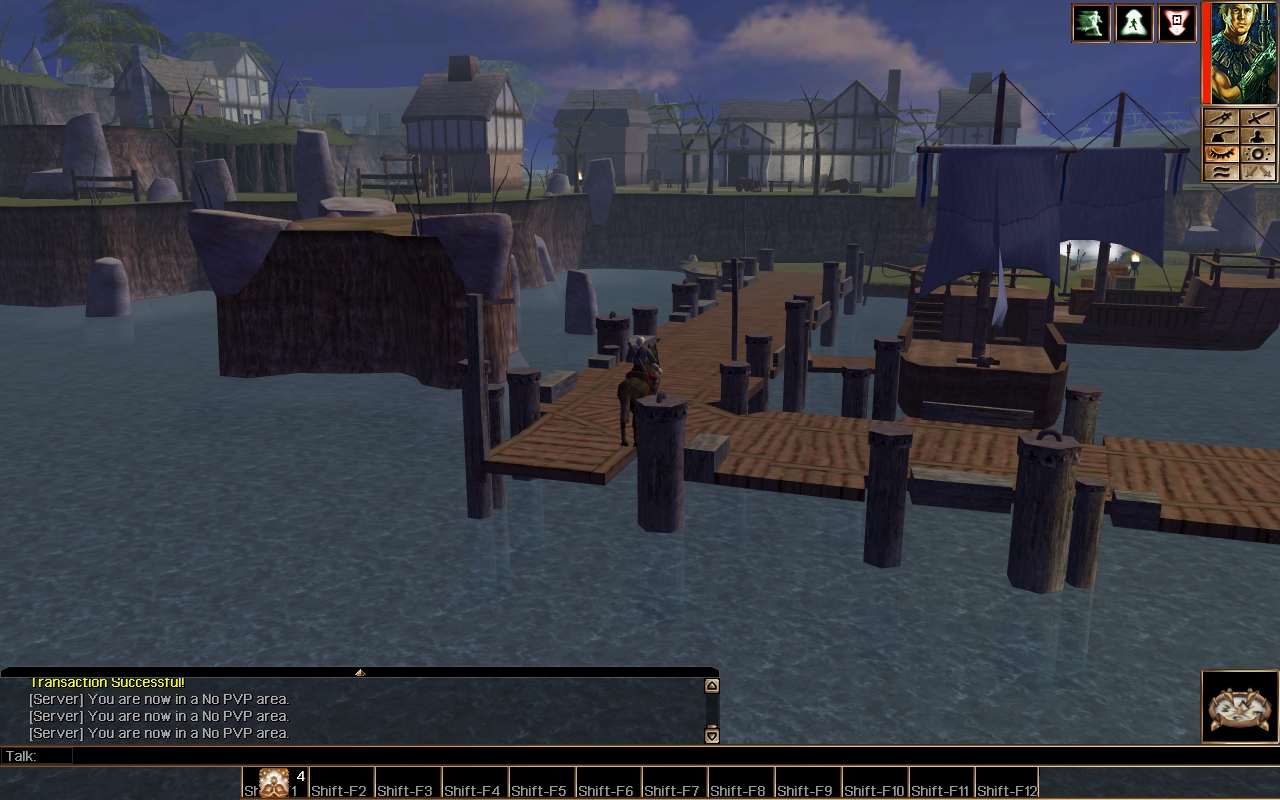
Task: Select the green up-arrow effect icon
Action: point(1134,23)
